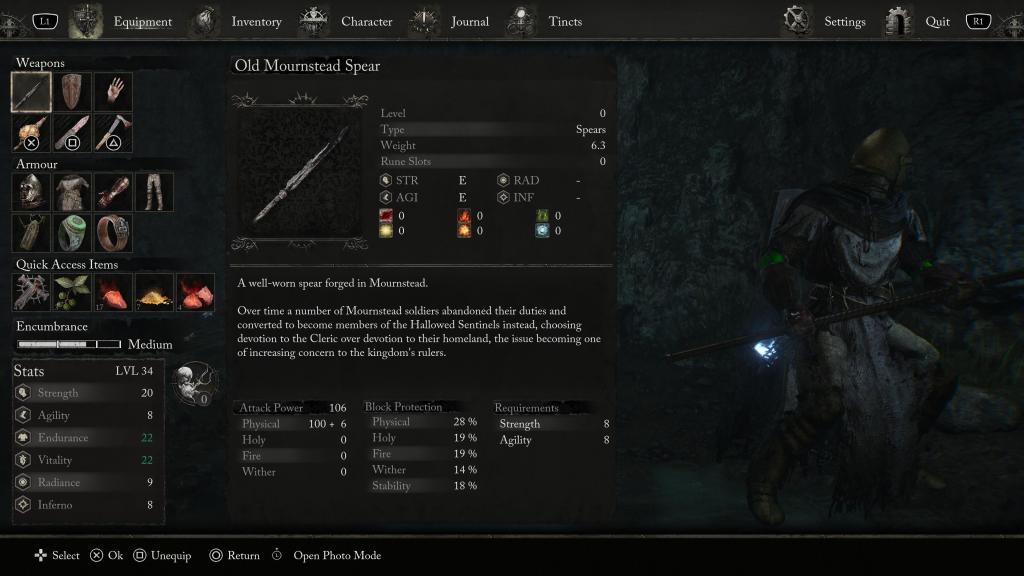Switch to the Inventory tab

pos(256,21)
